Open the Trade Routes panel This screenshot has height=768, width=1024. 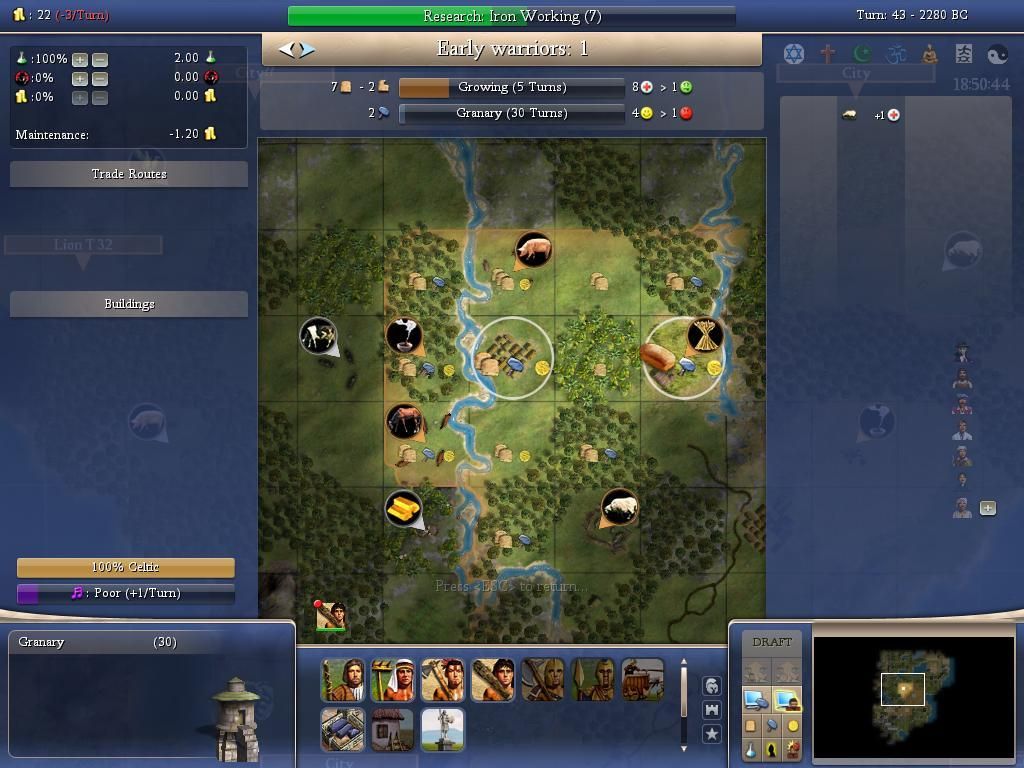[129, 174]
